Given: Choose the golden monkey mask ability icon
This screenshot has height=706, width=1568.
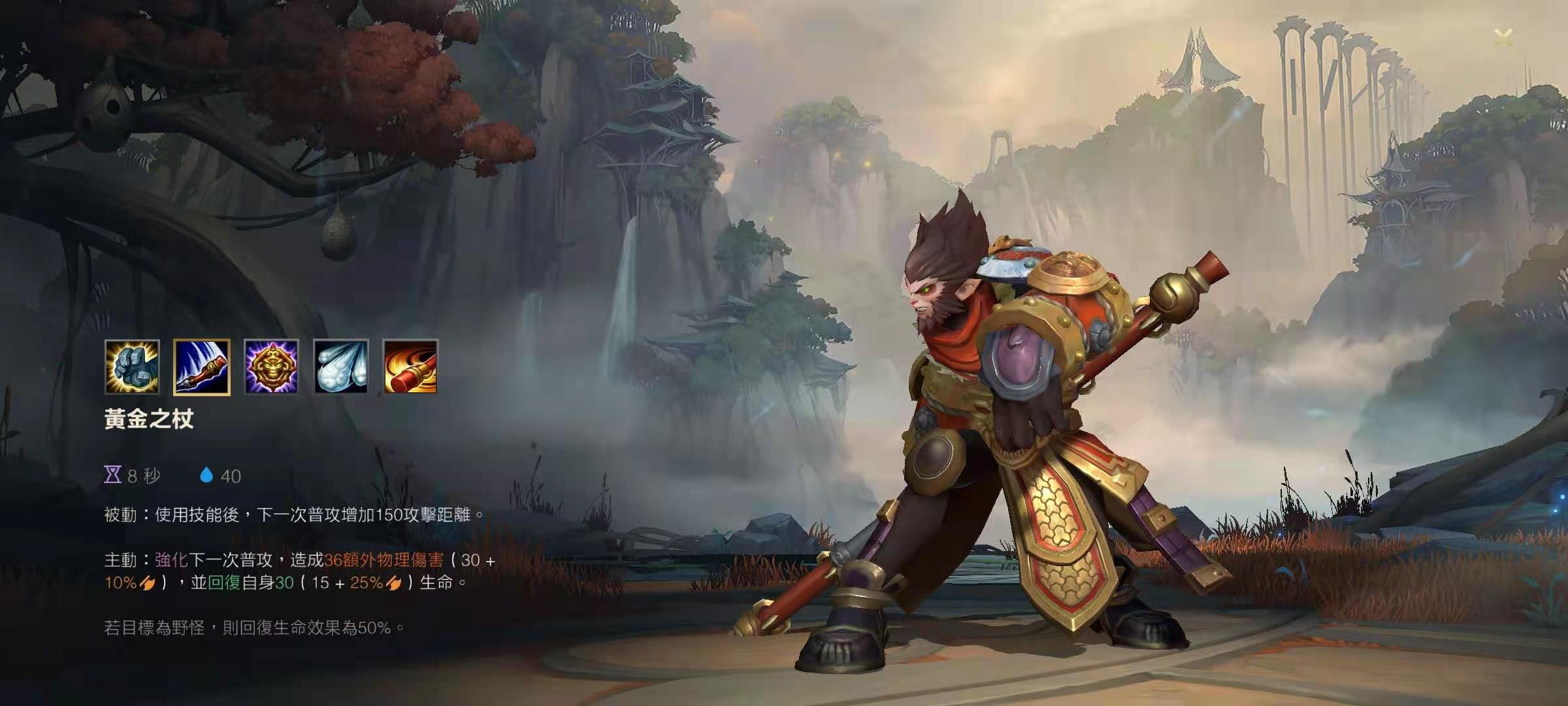Looking at the screenshot, I should pyautogui.click(x=271, y=367).
